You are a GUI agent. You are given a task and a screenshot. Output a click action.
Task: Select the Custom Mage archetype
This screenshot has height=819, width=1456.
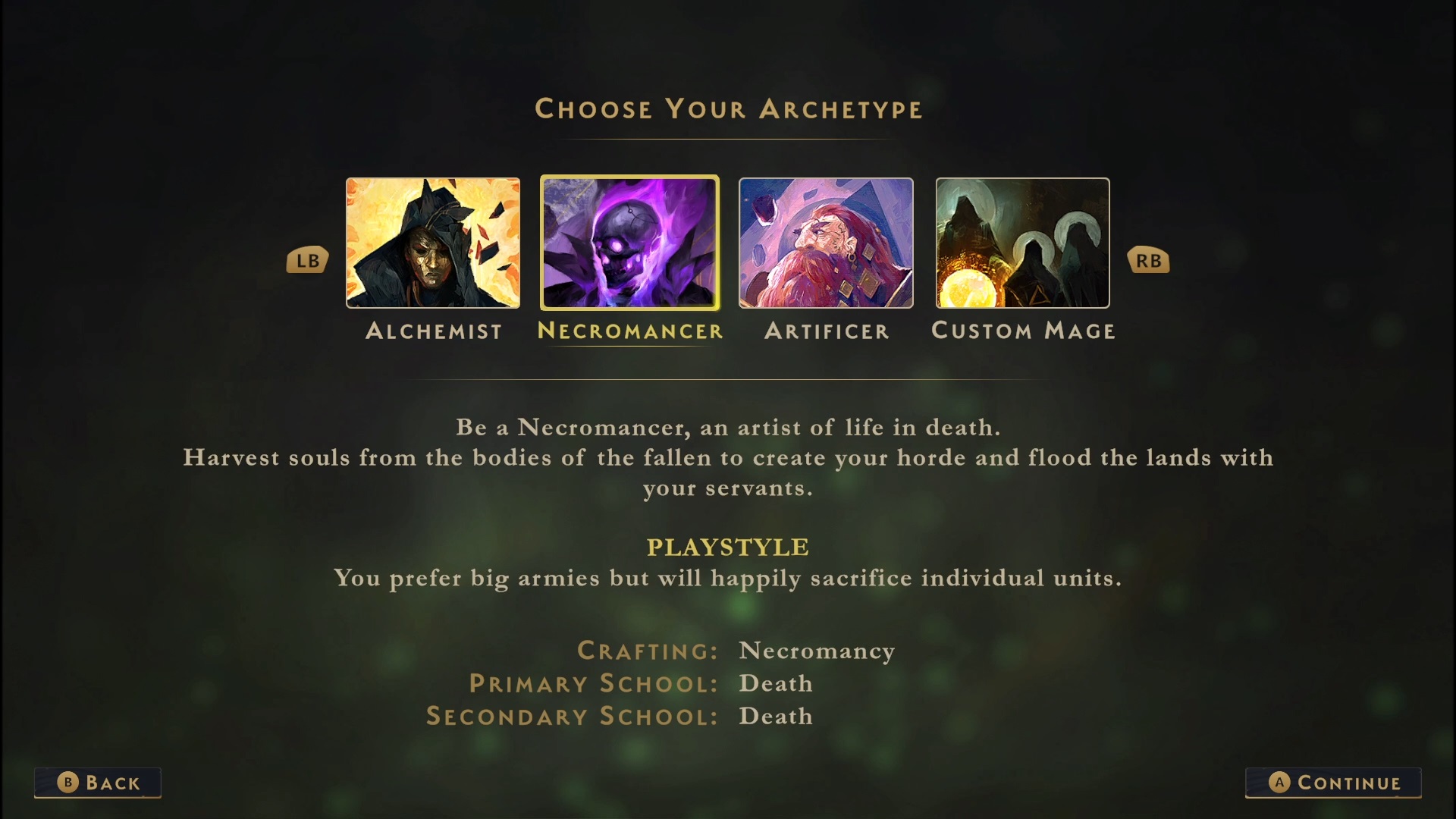1022,243
